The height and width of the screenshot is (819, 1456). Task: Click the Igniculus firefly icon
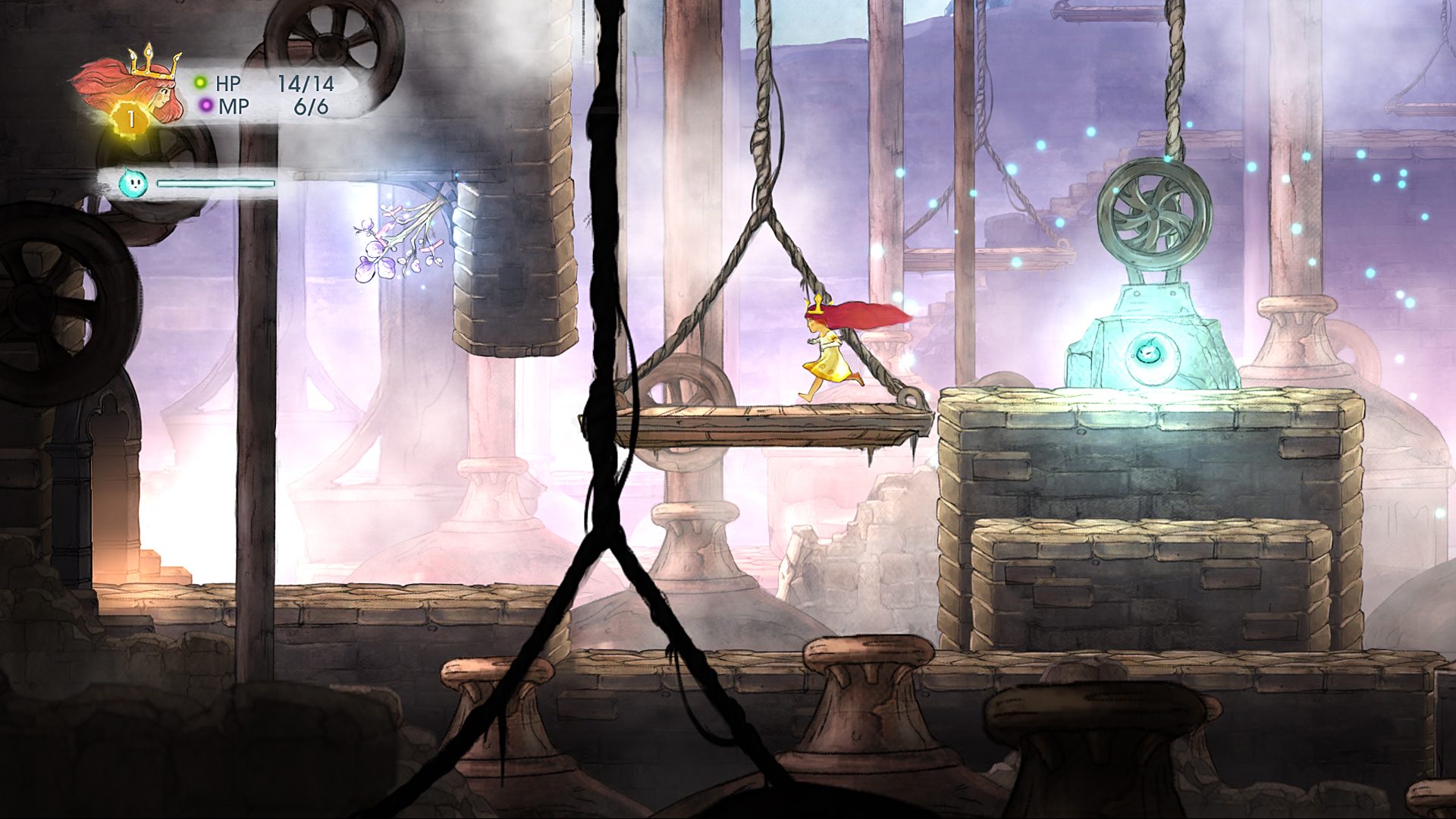point(133,185)
